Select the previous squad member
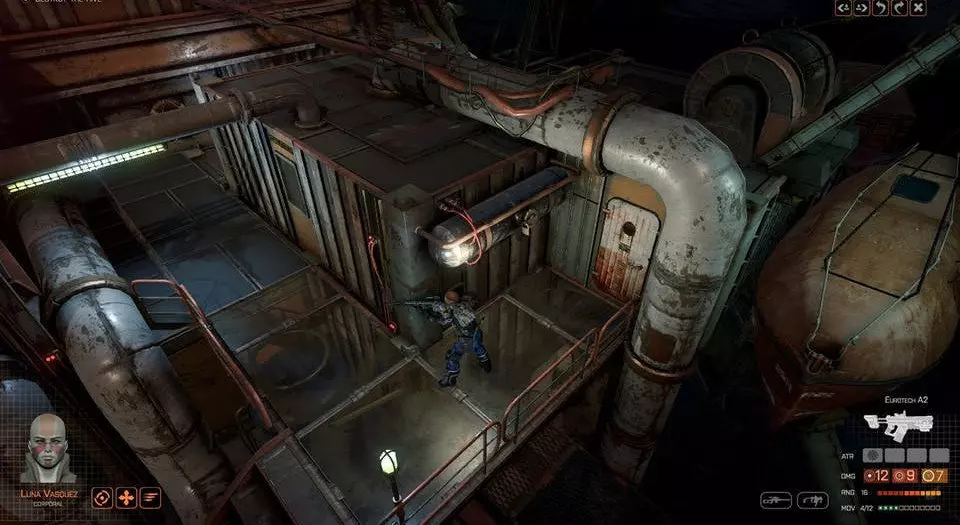Screen dimensions: 960x525 (x=843, y=8)
